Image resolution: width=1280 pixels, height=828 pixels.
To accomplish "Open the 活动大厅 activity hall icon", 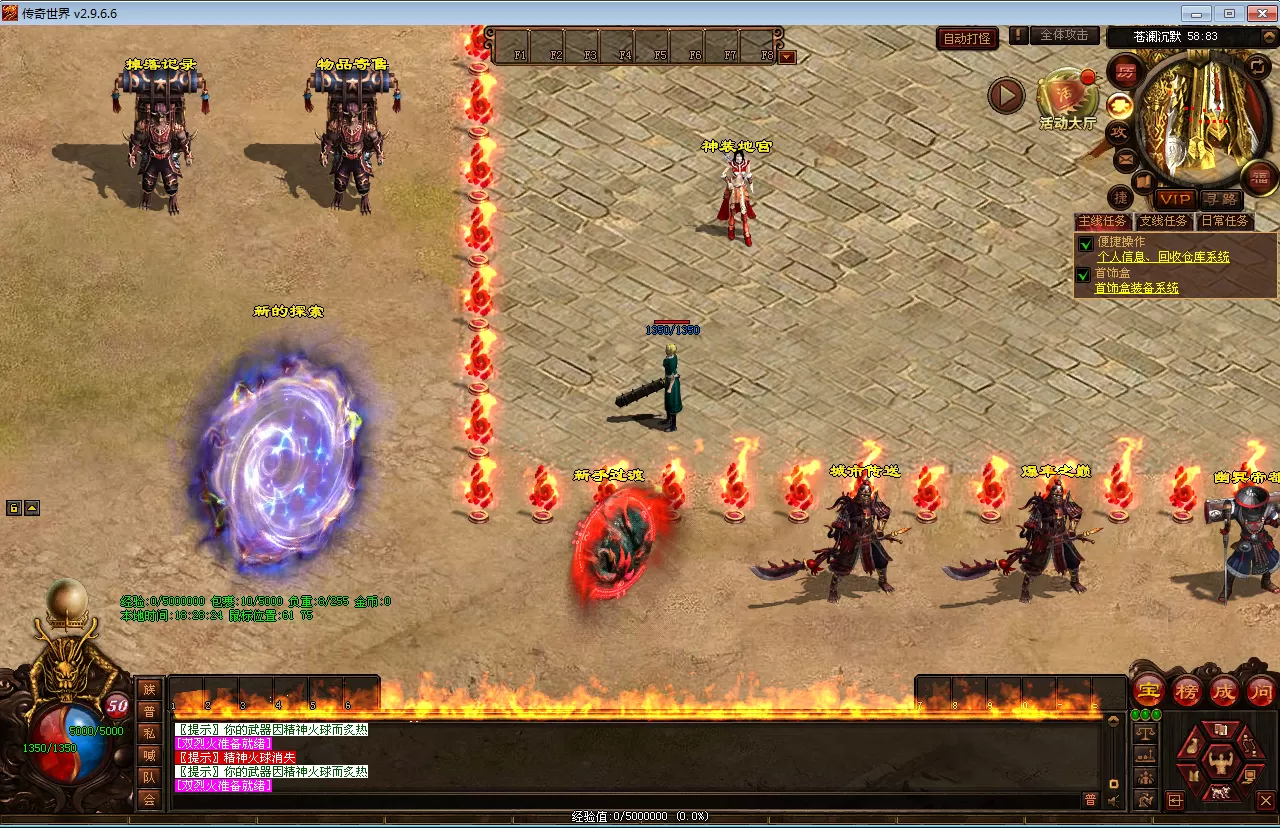I will [1066, 98].
